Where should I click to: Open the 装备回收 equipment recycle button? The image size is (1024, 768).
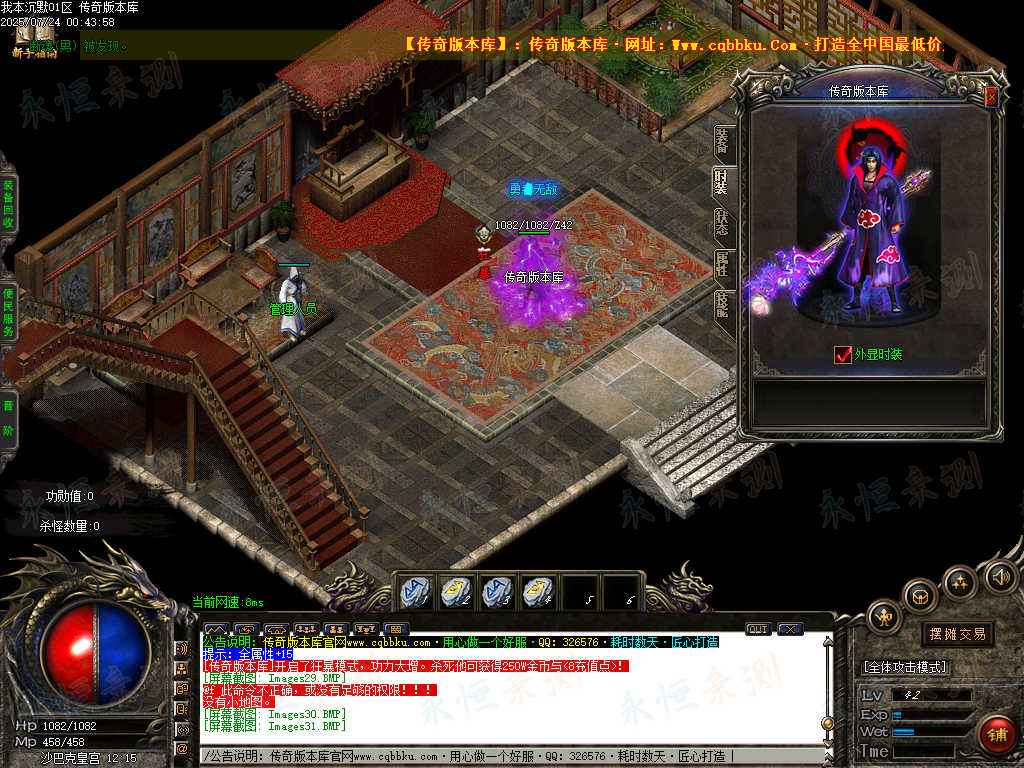coord(8,206)
